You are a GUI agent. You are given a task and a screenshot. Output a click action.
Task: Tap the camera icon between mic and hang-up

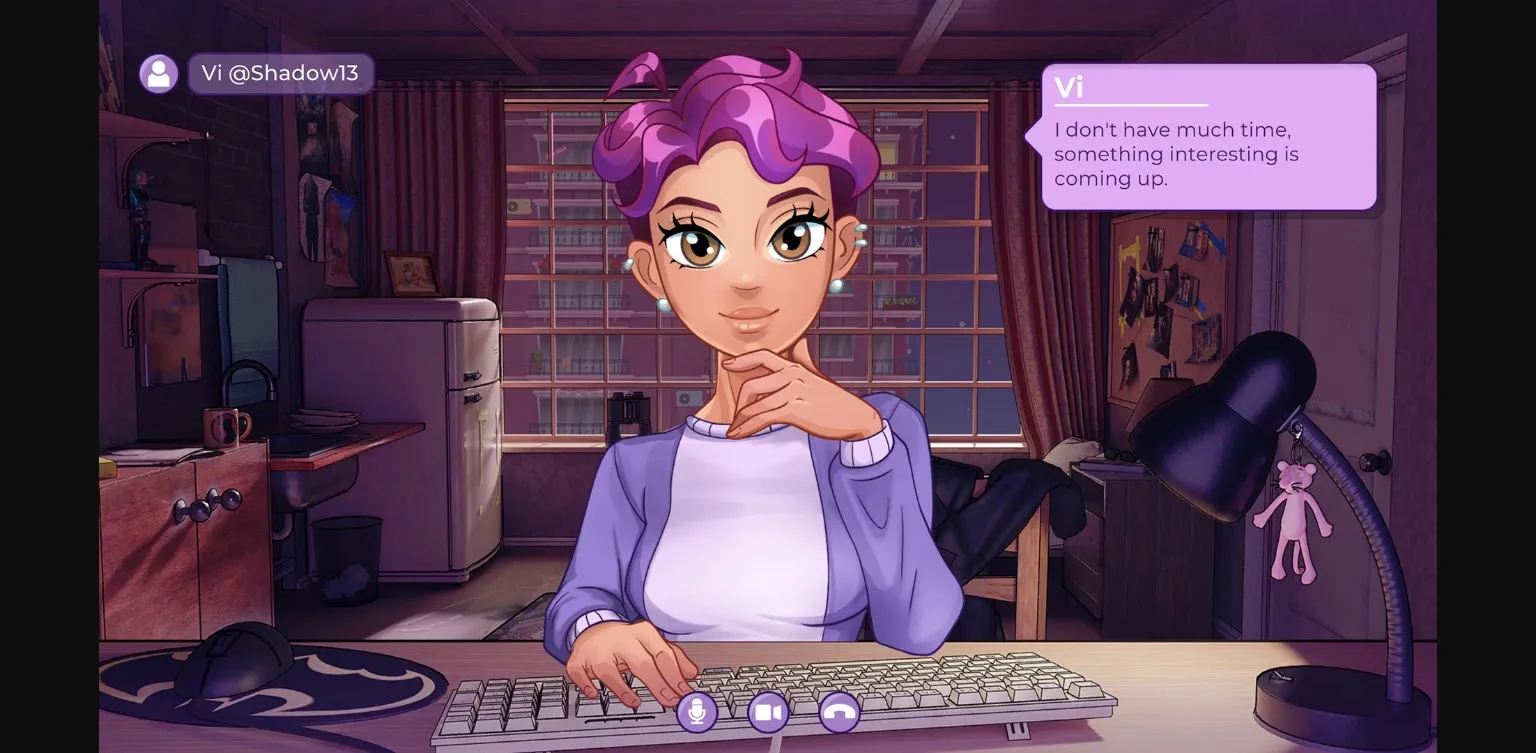768,712
